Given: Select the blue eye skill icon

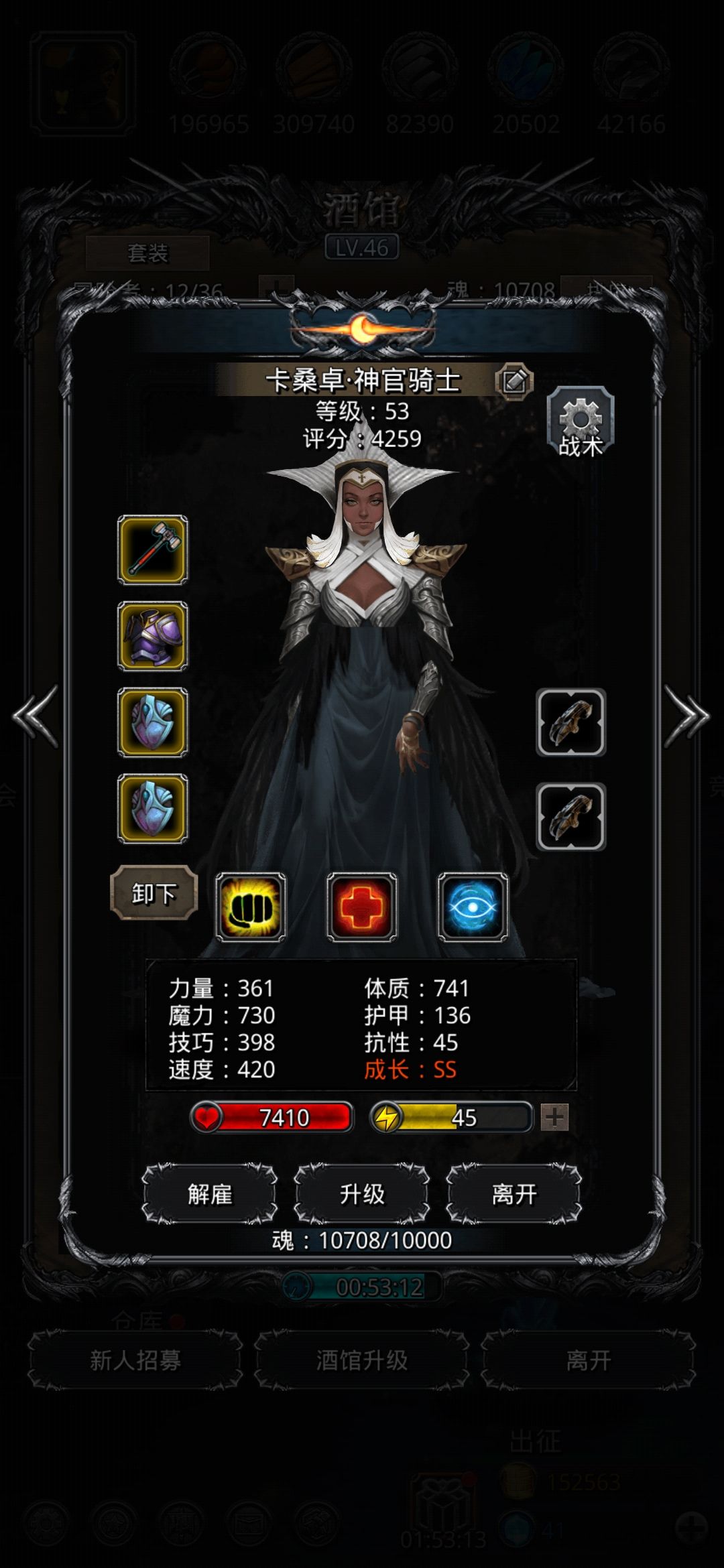Looking at the screenshot, I should (x=473, y=907).
